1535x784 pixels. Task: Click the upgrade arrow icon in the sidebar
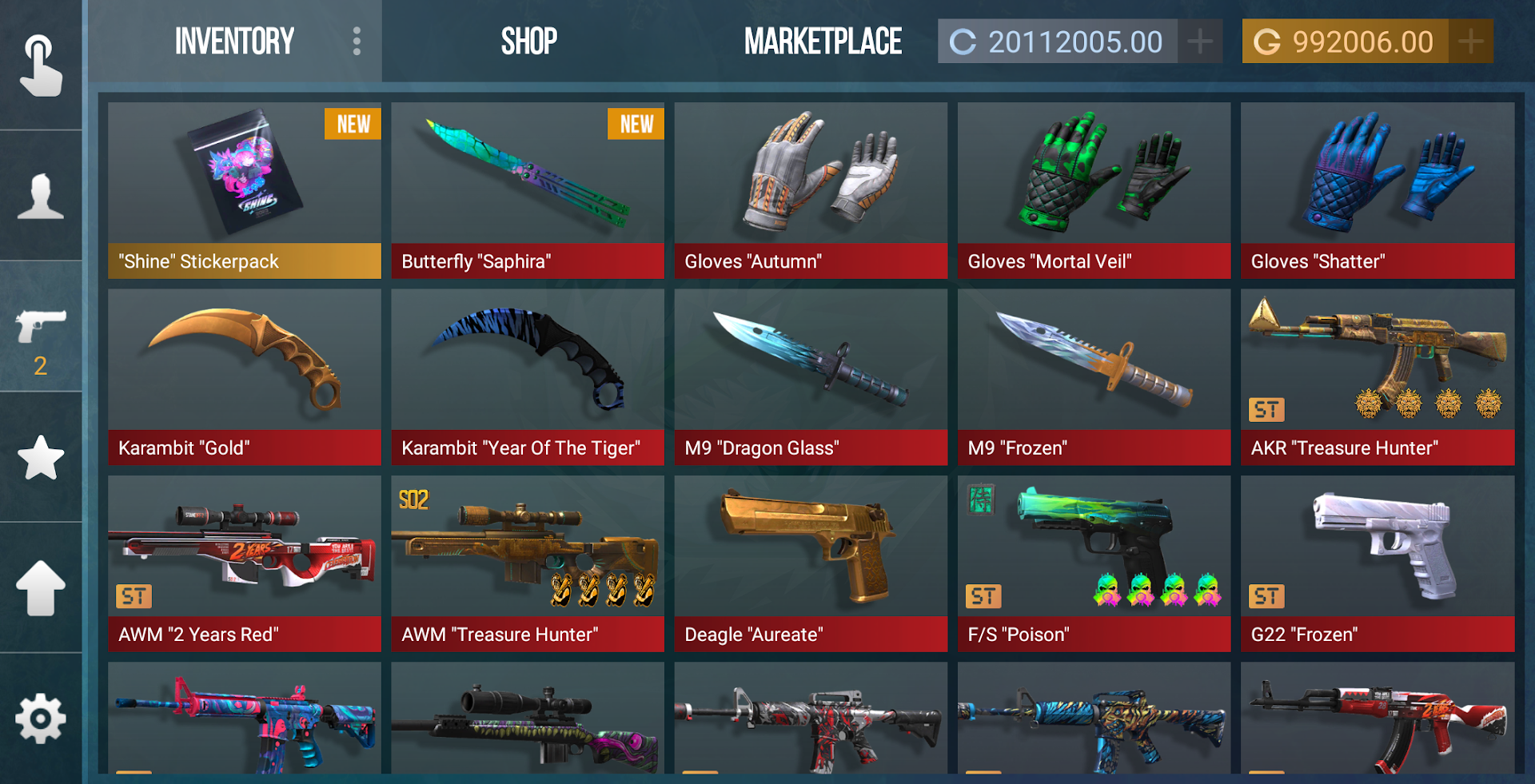point(42,589)
